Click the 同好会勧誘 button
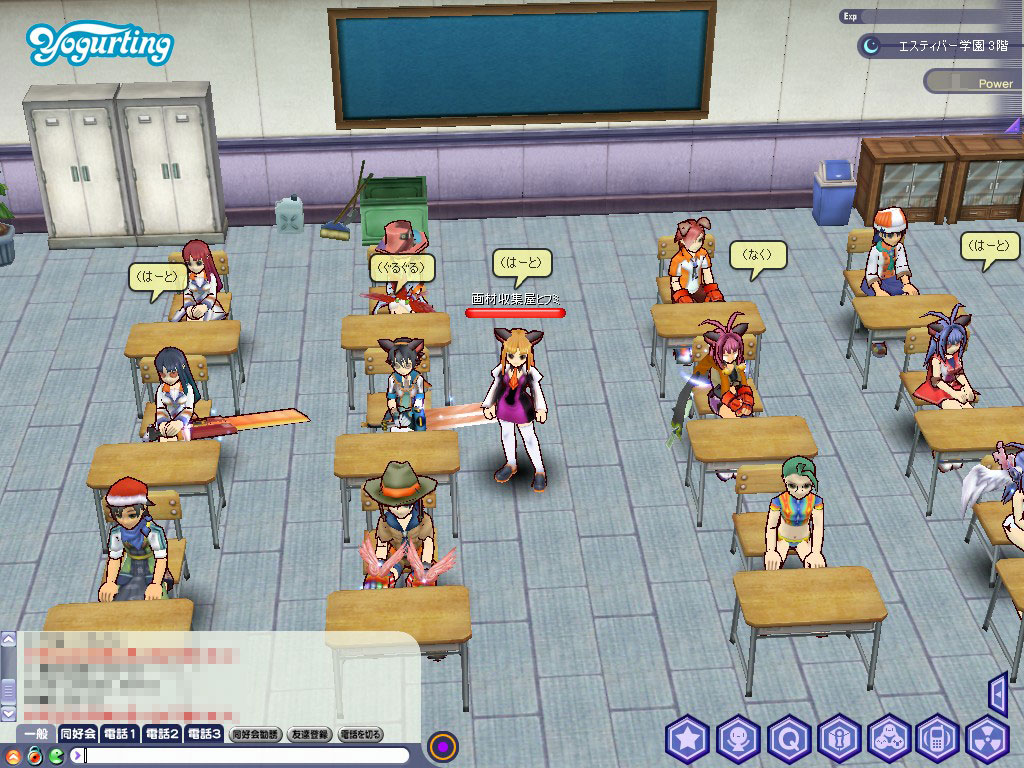Screen dimensions: 1024x768 (x=256, y=734)
